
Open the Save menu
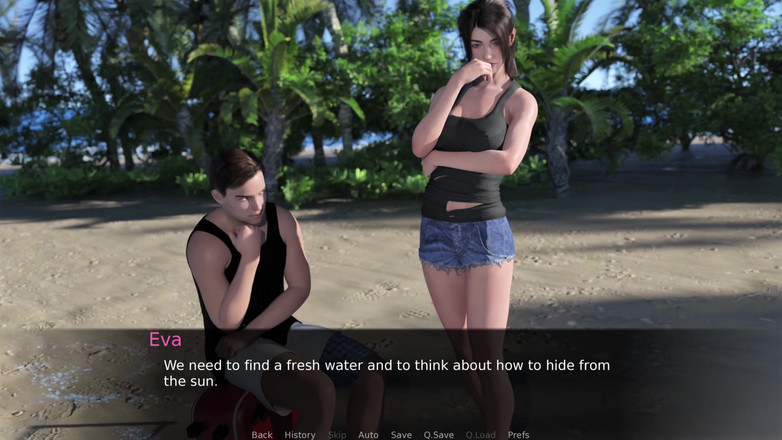[401, 435]
